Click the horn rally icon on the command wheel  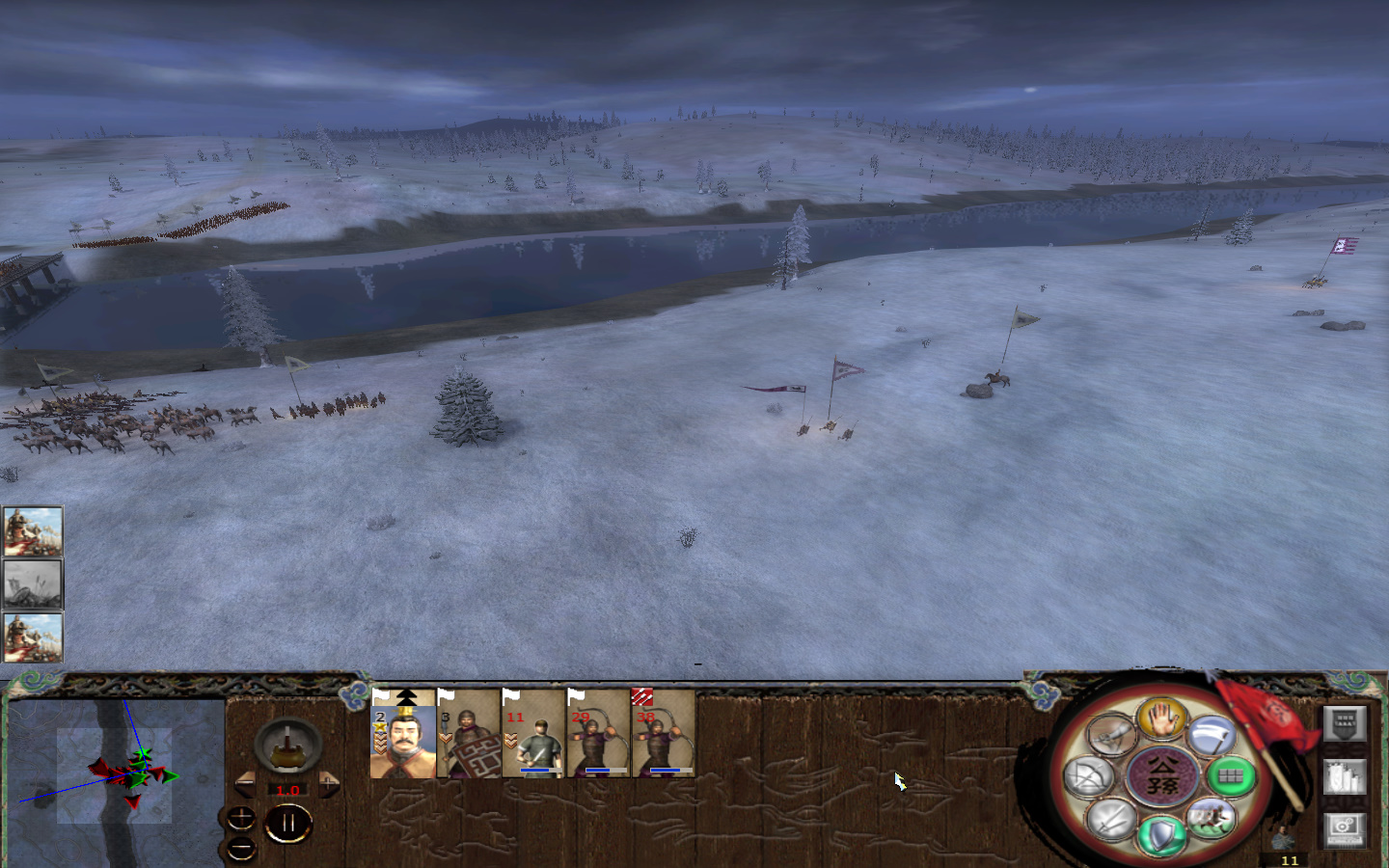pos(1110,735)
